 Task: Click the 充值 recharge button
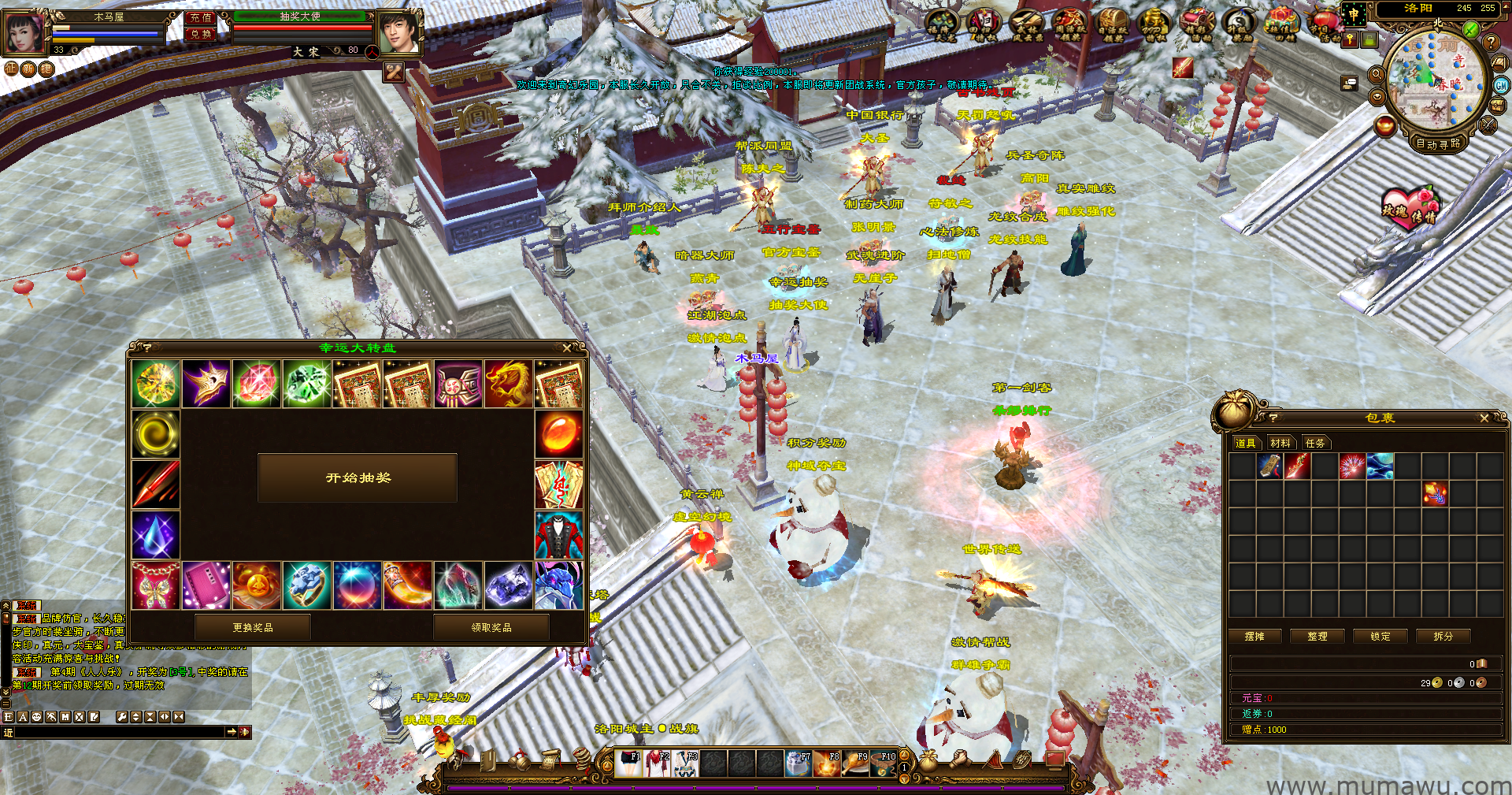click(x=201, y=17)
